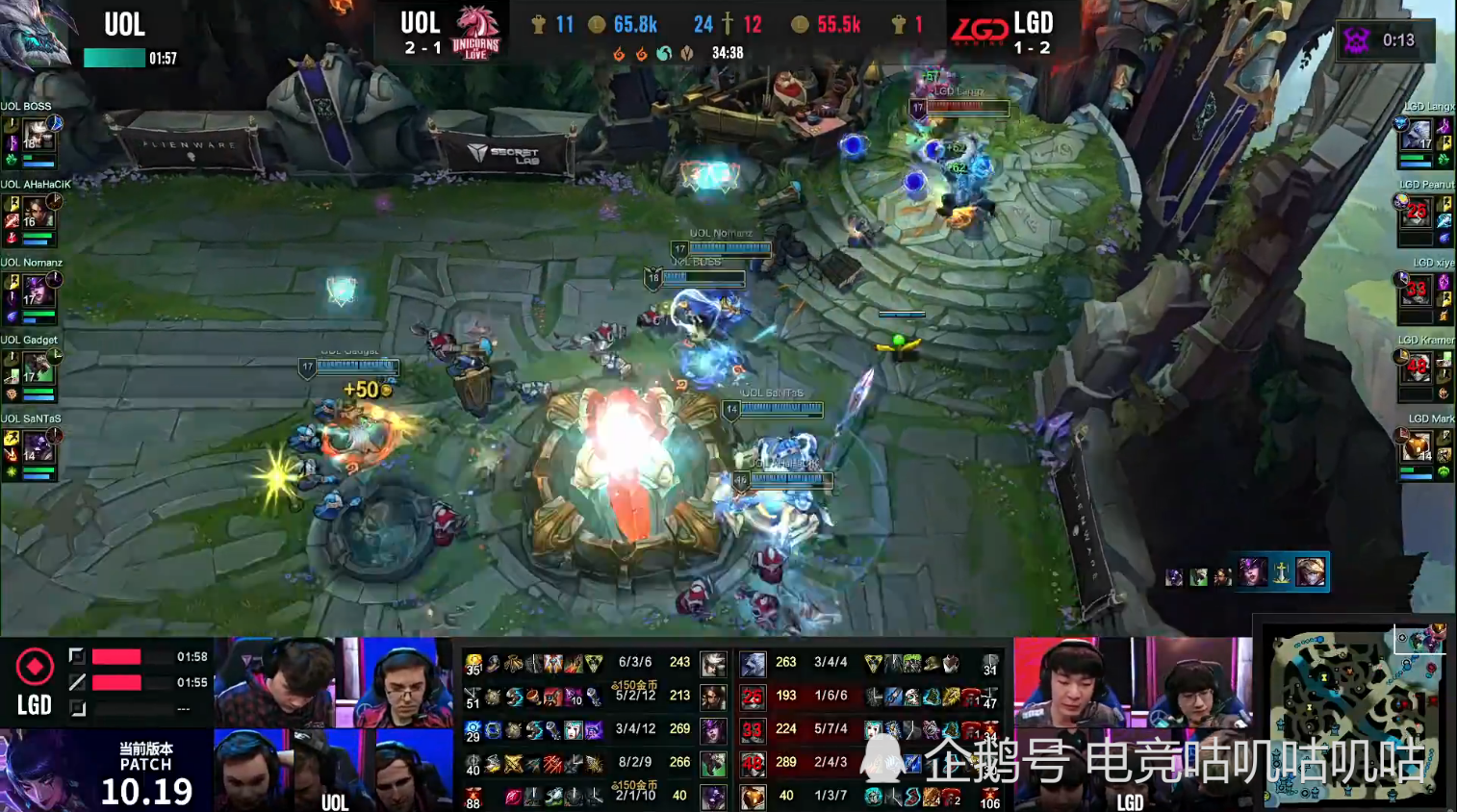Click the Ocean Drake buff icon near the timer

tap(664, 55)
